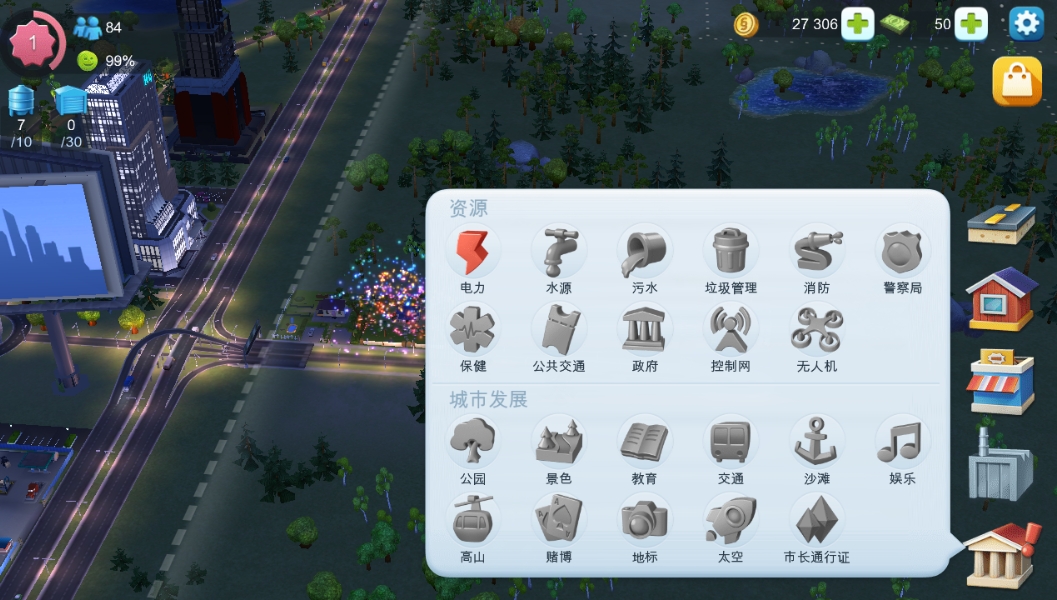Select the 消防 fire service icon
1057x600 pixels.
point(817,253)
